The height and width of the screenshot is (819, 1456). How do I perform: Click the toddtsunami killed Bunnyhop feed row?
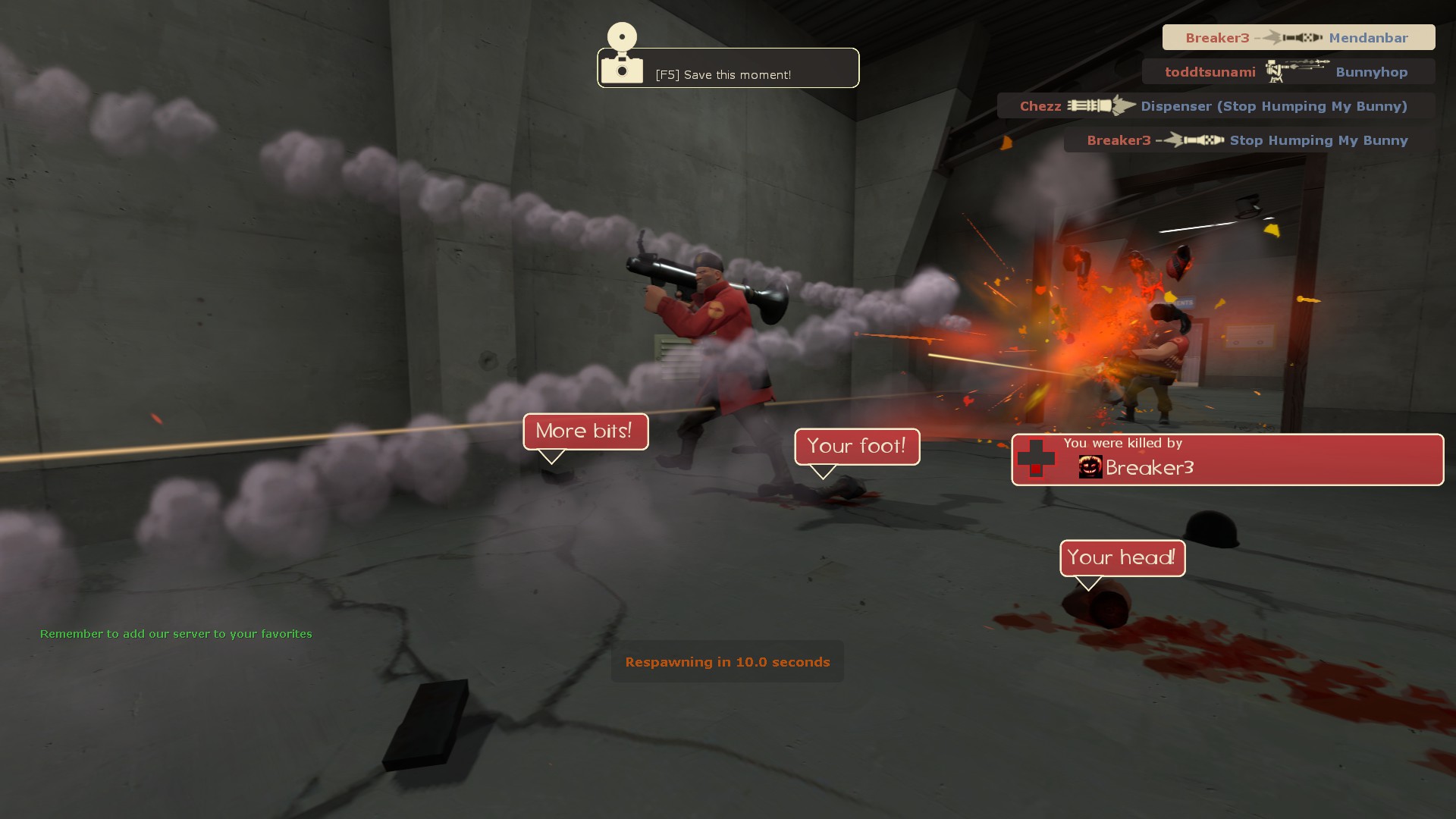(x=1287, y=72)
